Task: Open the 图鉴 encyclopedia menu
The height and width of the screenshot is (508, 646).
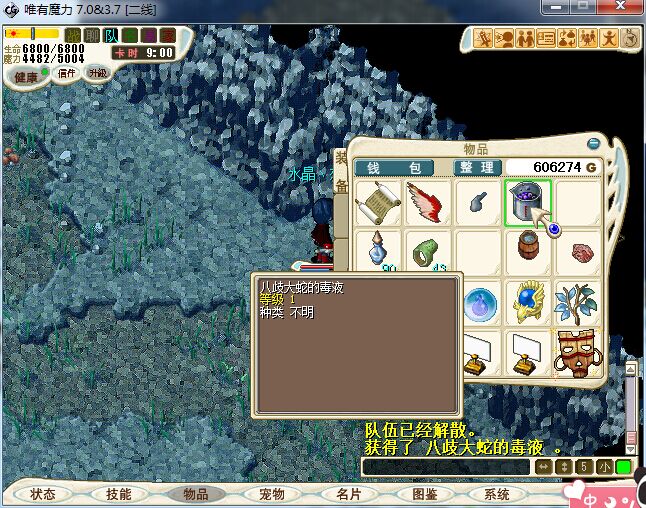Action: point(424,494)
